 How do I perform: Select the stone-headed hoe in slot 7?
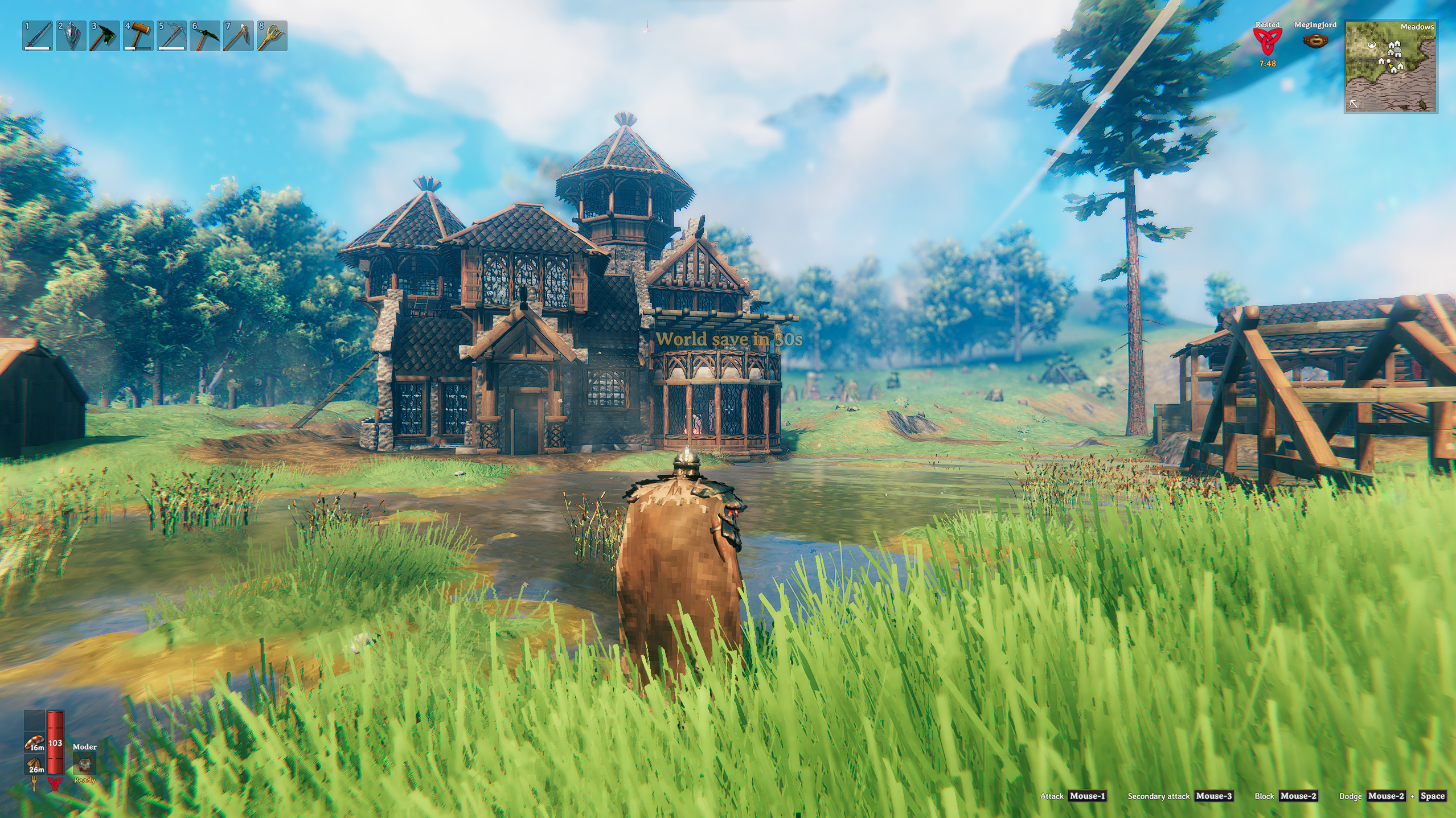coord(239,36)
